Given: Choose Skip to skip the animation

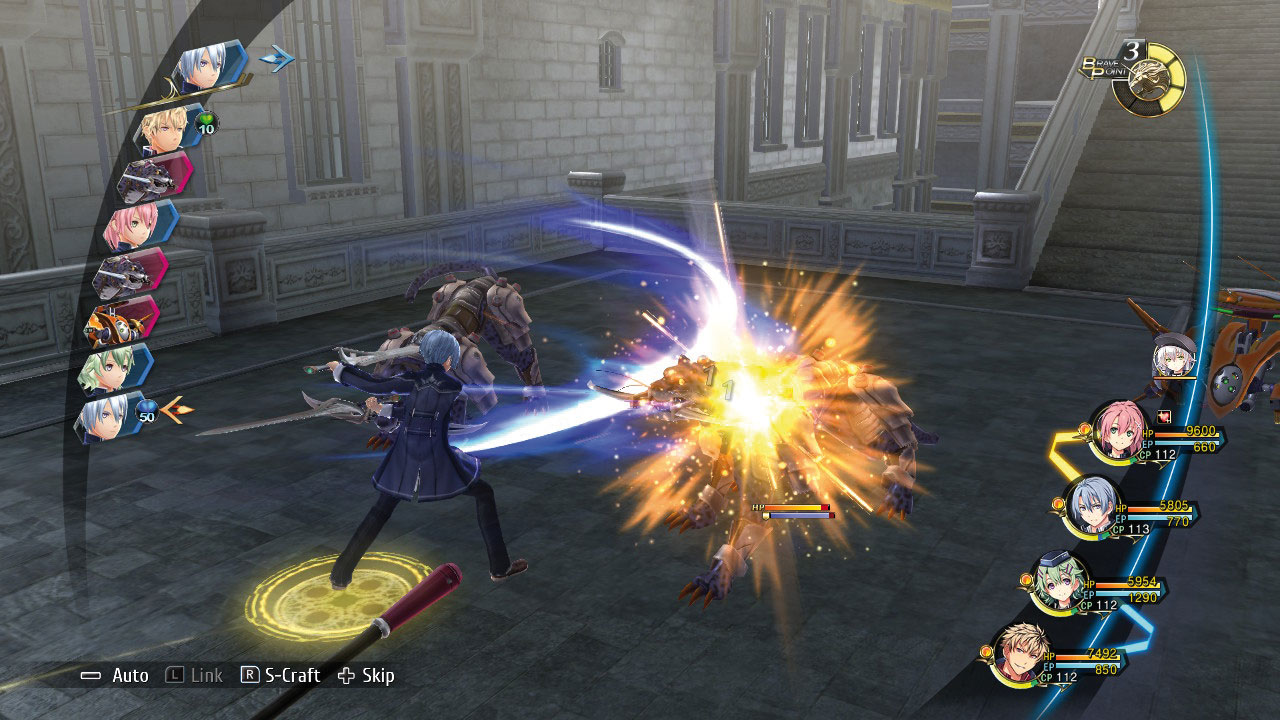Looking at the screenshot, I should click(367, 676).
